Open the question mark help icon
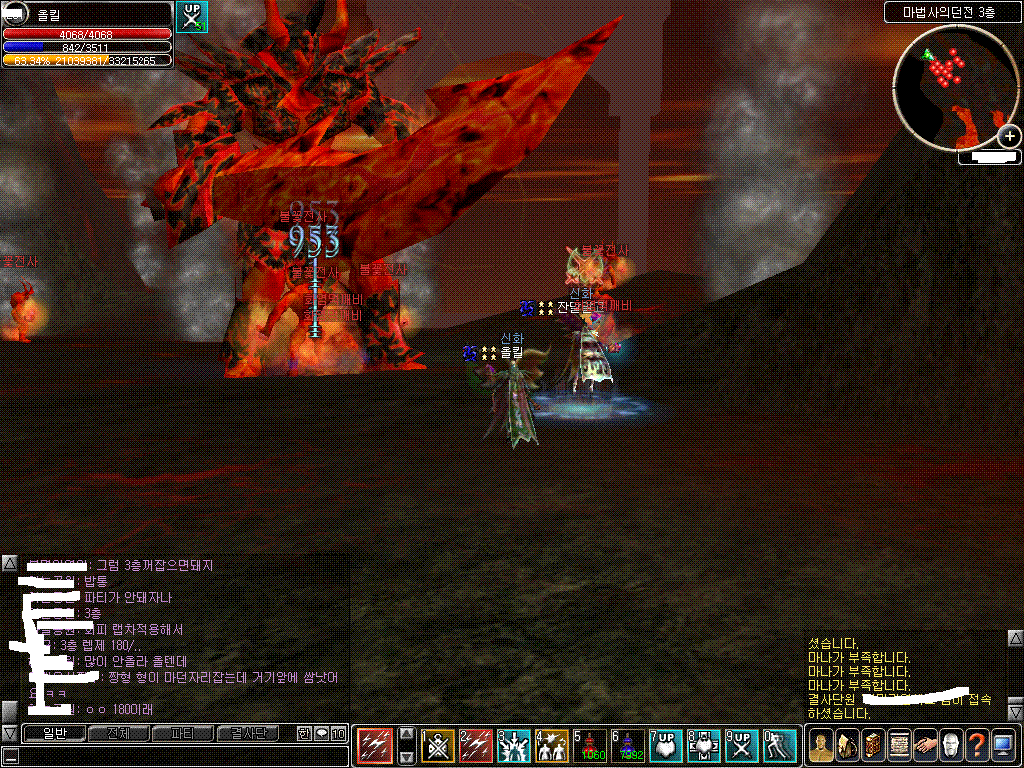 coord(976,745)
